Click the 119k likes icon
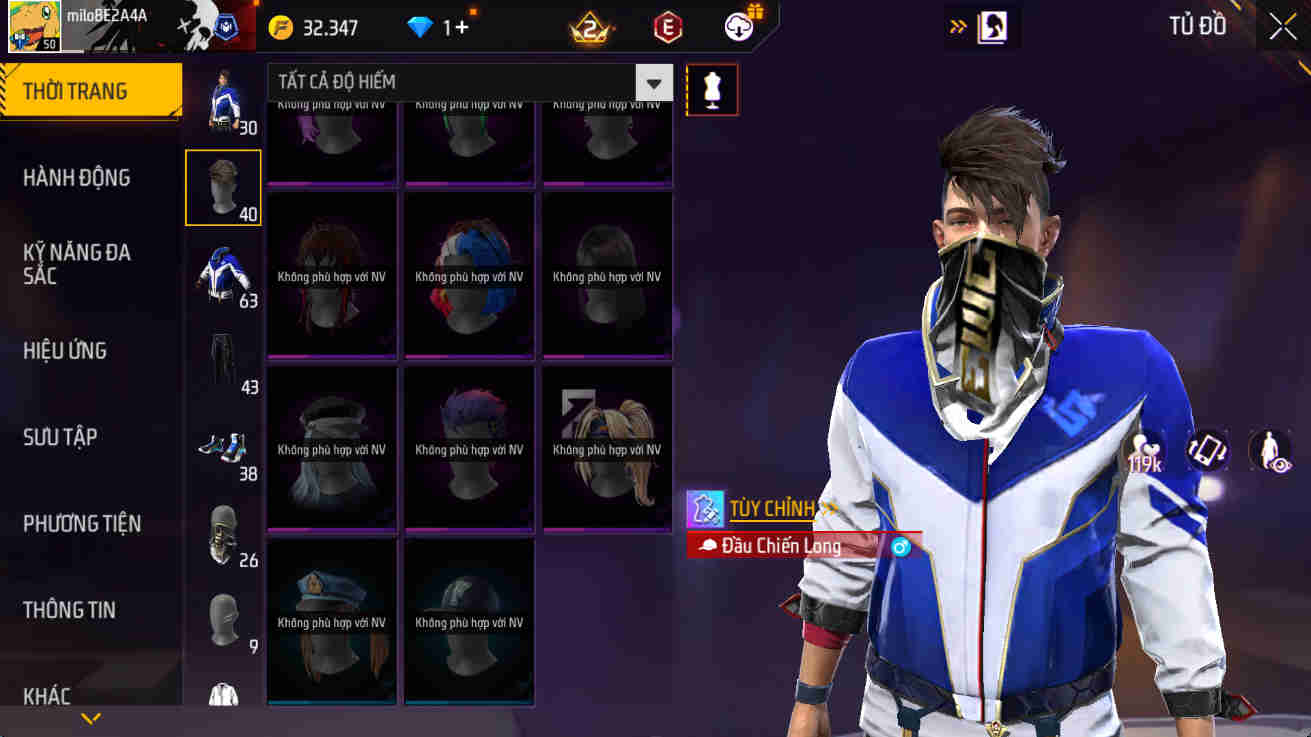The width and height of the screenshot is (1311, 737). coord(1144,450)
